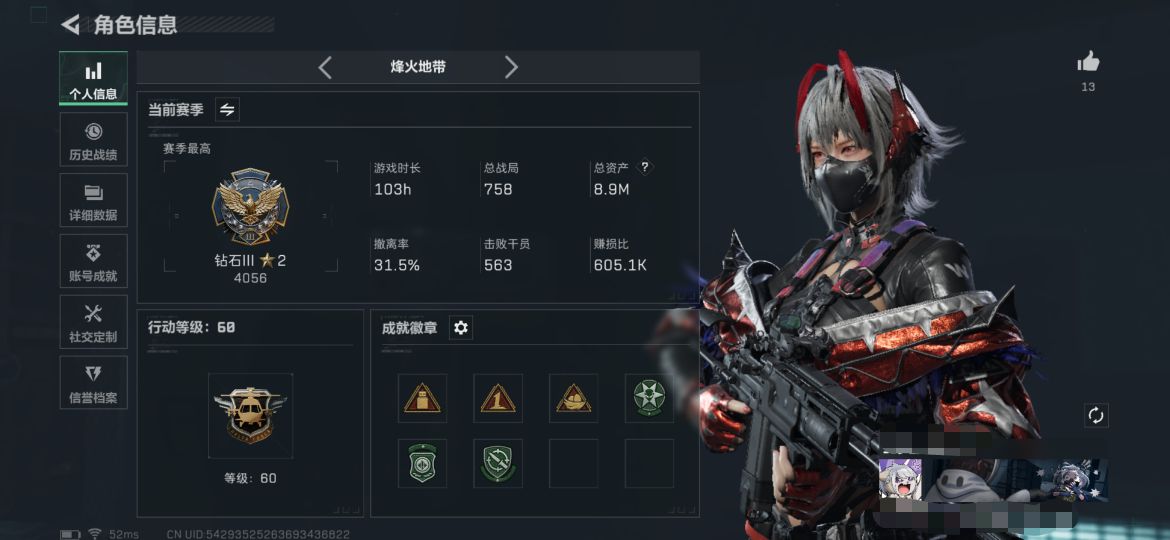Click the helicopter operation level badge
Viewport: 1170px width, 540px height.
pos(250,415)
